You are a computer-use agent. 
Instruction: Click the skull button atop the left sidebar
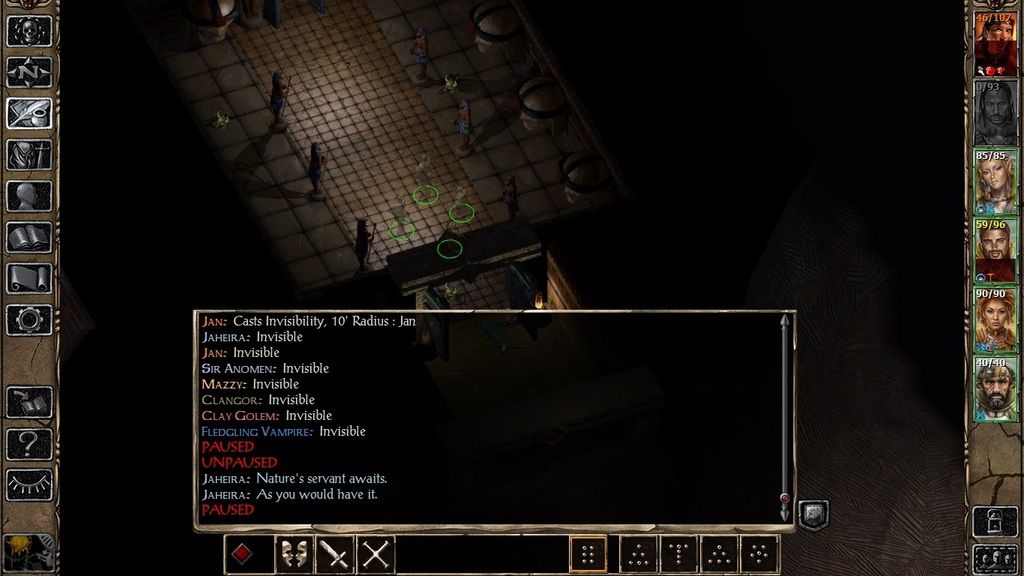(x=29, y=30)
